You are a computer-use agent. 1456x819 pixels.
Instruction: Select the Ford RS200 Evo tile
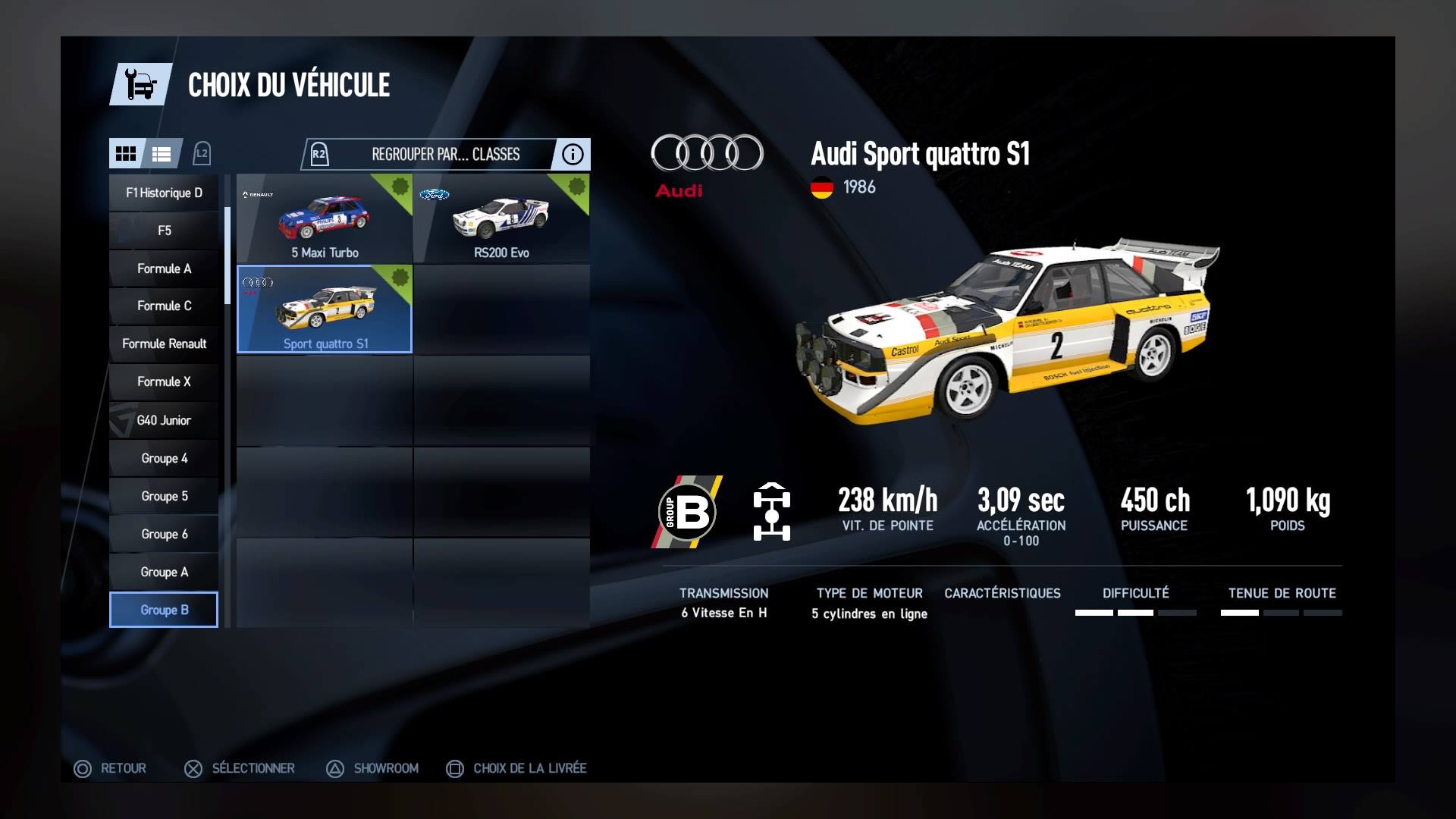click(501, 218)
